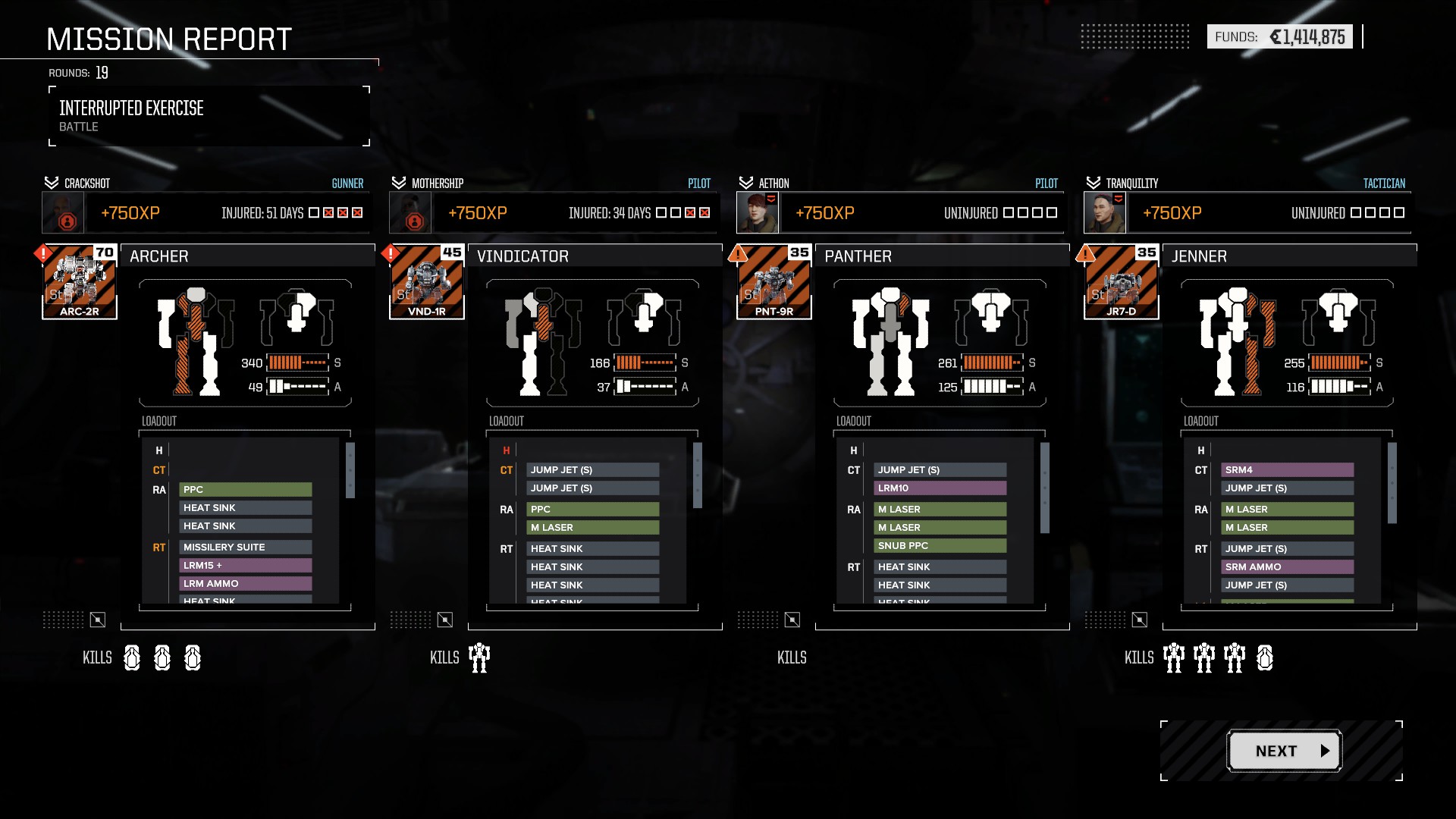Toggle the icon below the Archer thumbnail
The width and height of the screenshot is (1456, 819).
coord(98,620)
